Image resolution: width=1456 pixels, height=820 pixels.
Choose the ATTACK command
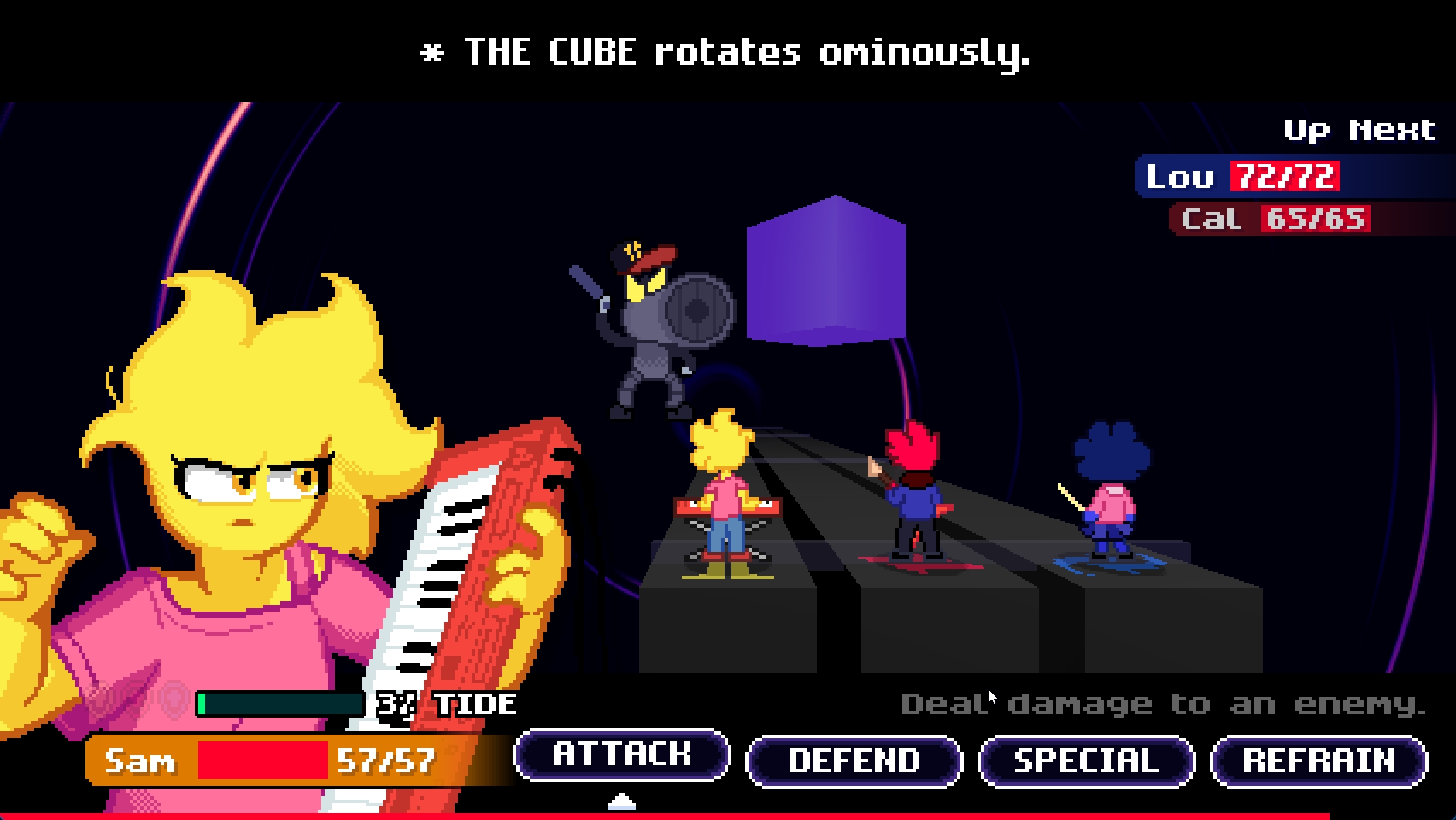621,755
